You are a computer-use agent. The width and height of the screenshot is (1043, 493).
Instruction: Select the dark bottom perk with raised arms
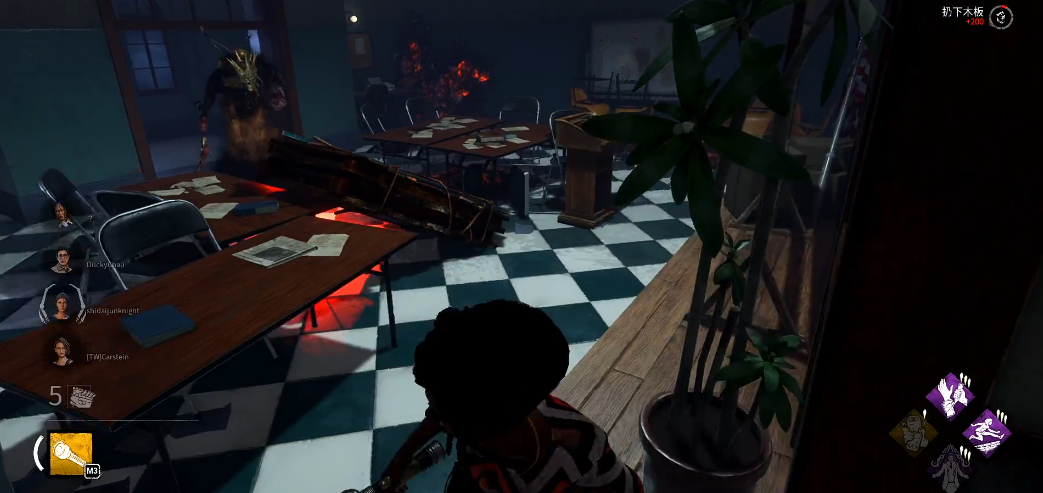[950, 467]
